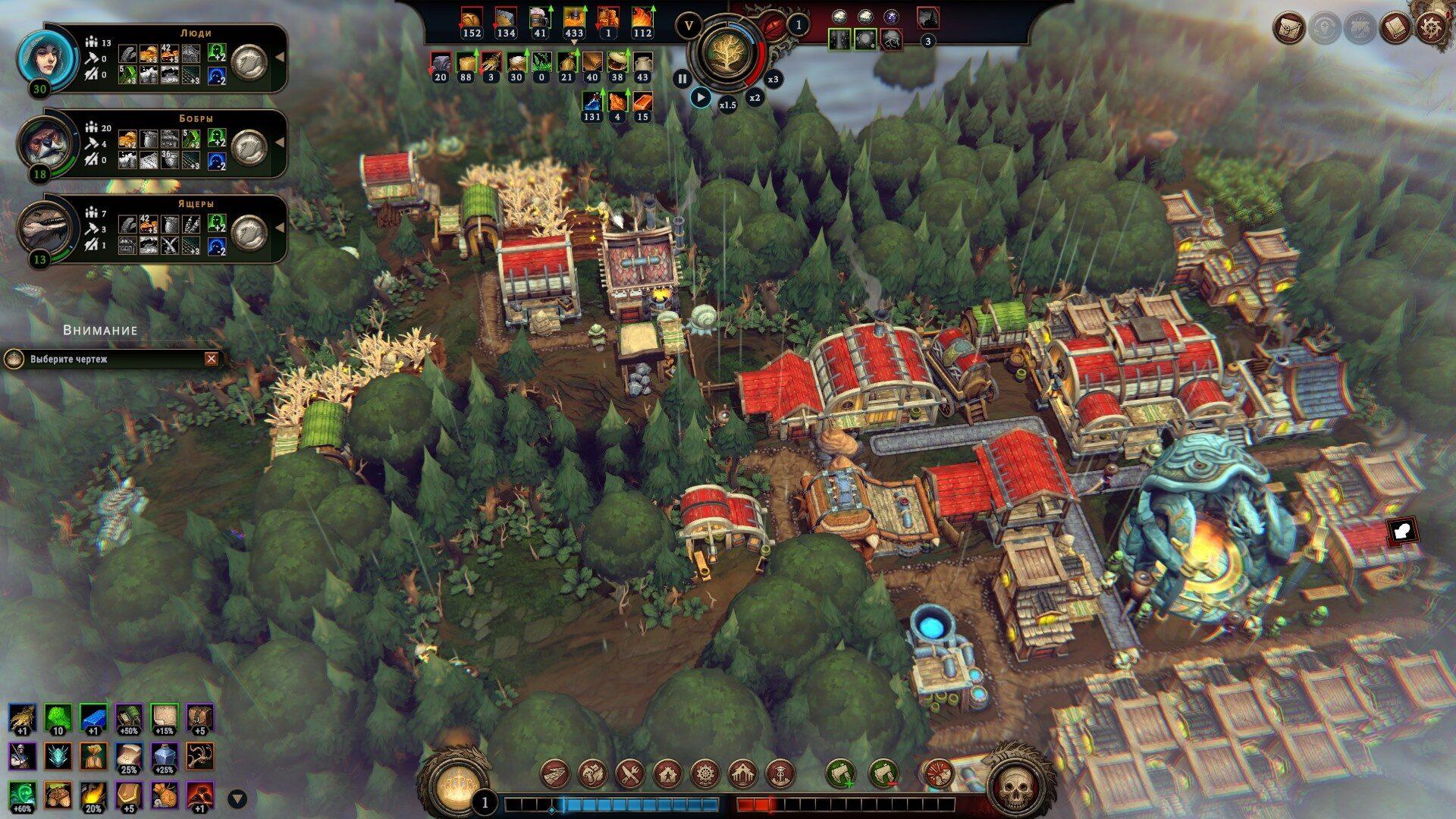This screenshot has width=1456, height=819.
Task: Open the cogwheel game menu
Action: 1430,28
